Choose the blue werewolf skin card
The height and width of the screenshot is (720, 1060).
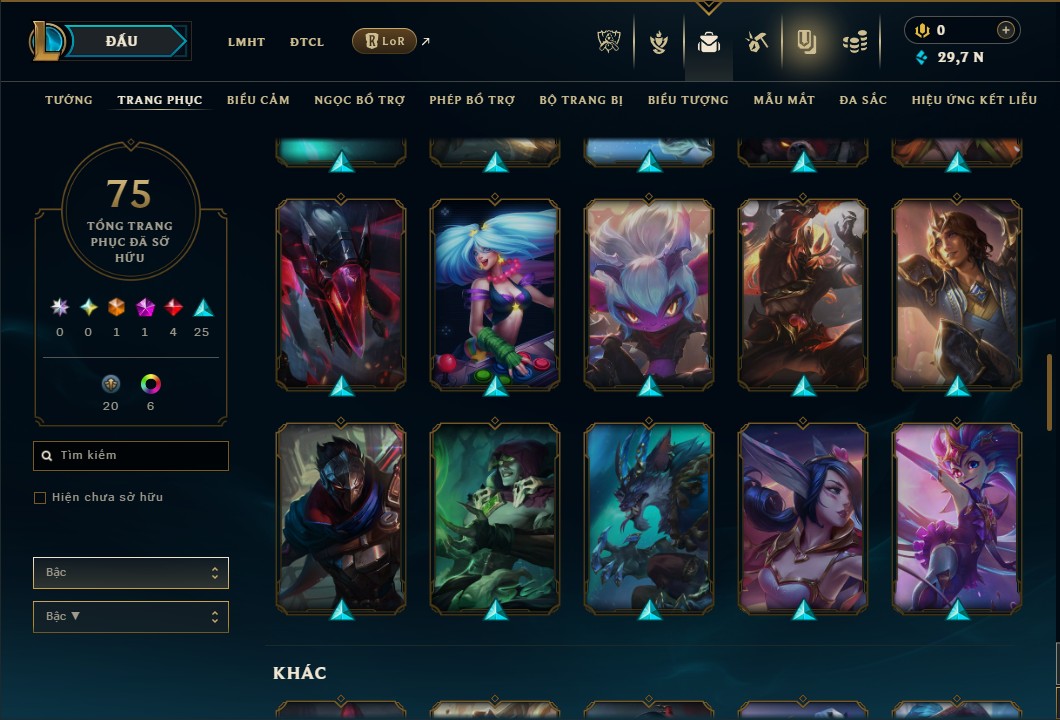click(x=649, y=518)
